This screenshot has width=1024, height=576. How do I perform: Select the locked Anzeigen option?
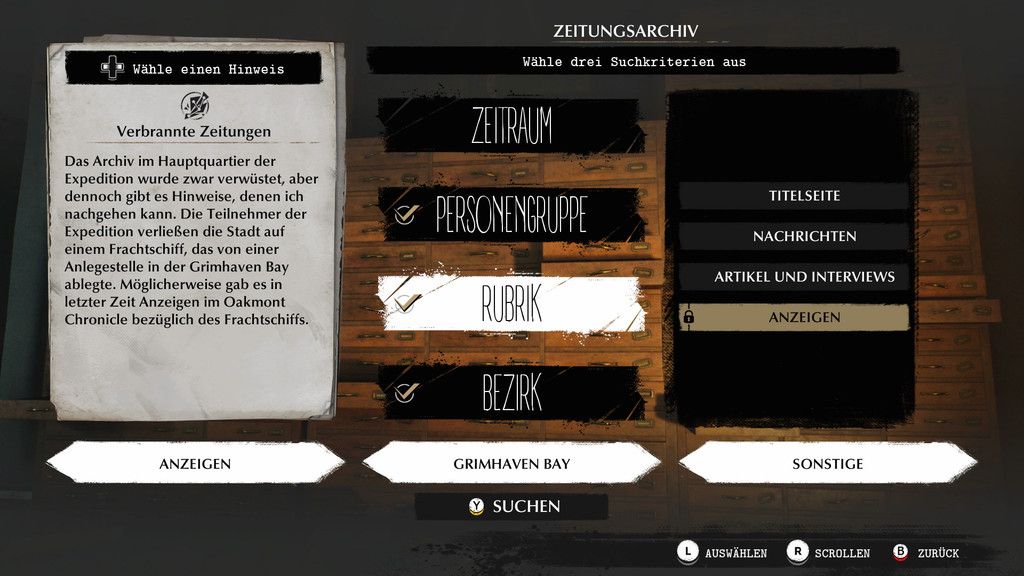(794, 317)
